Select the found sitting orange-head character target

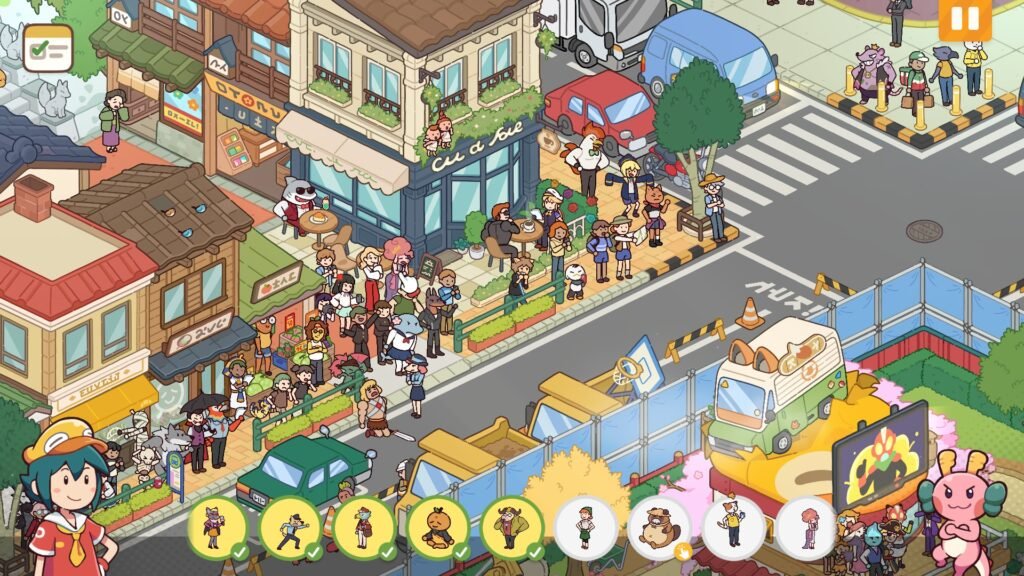click(438, 527)
